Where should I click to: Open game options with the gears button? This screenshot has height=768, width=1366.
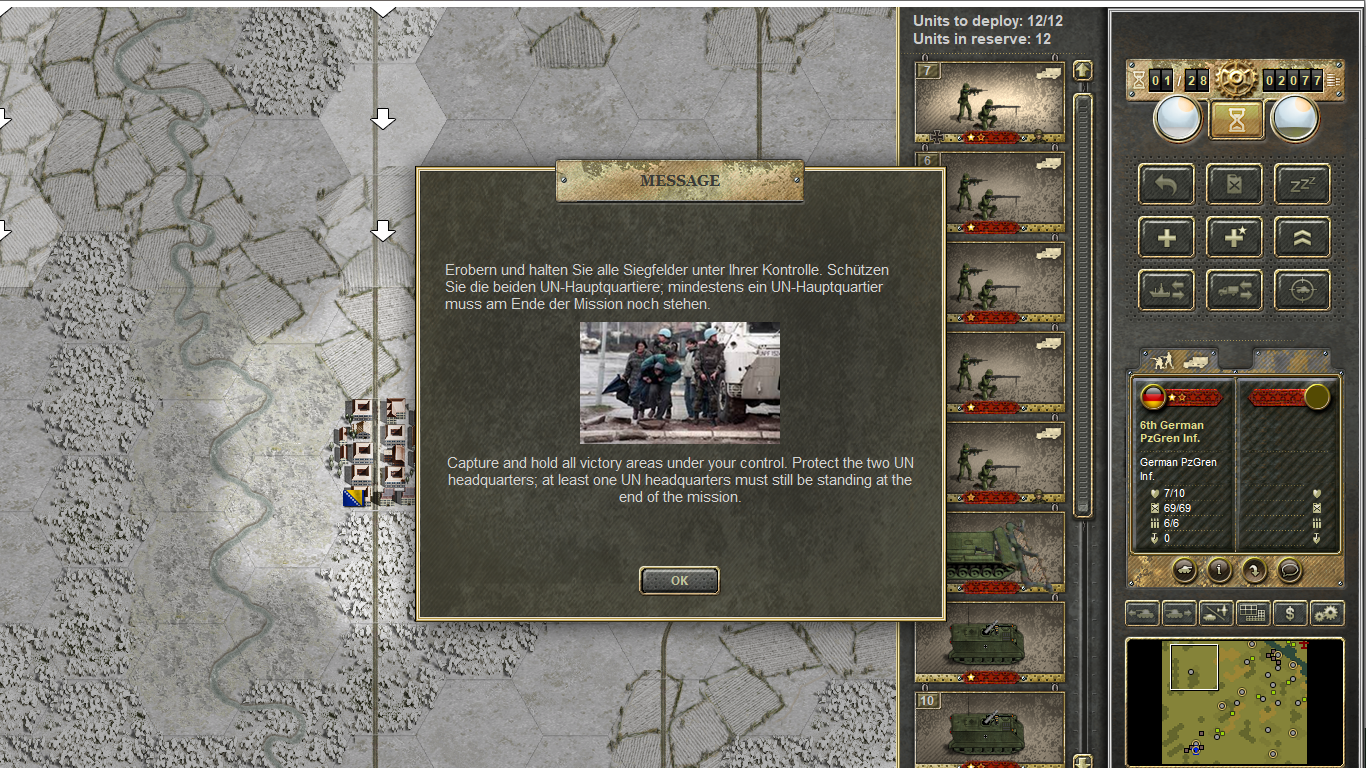pos(1327,613)
